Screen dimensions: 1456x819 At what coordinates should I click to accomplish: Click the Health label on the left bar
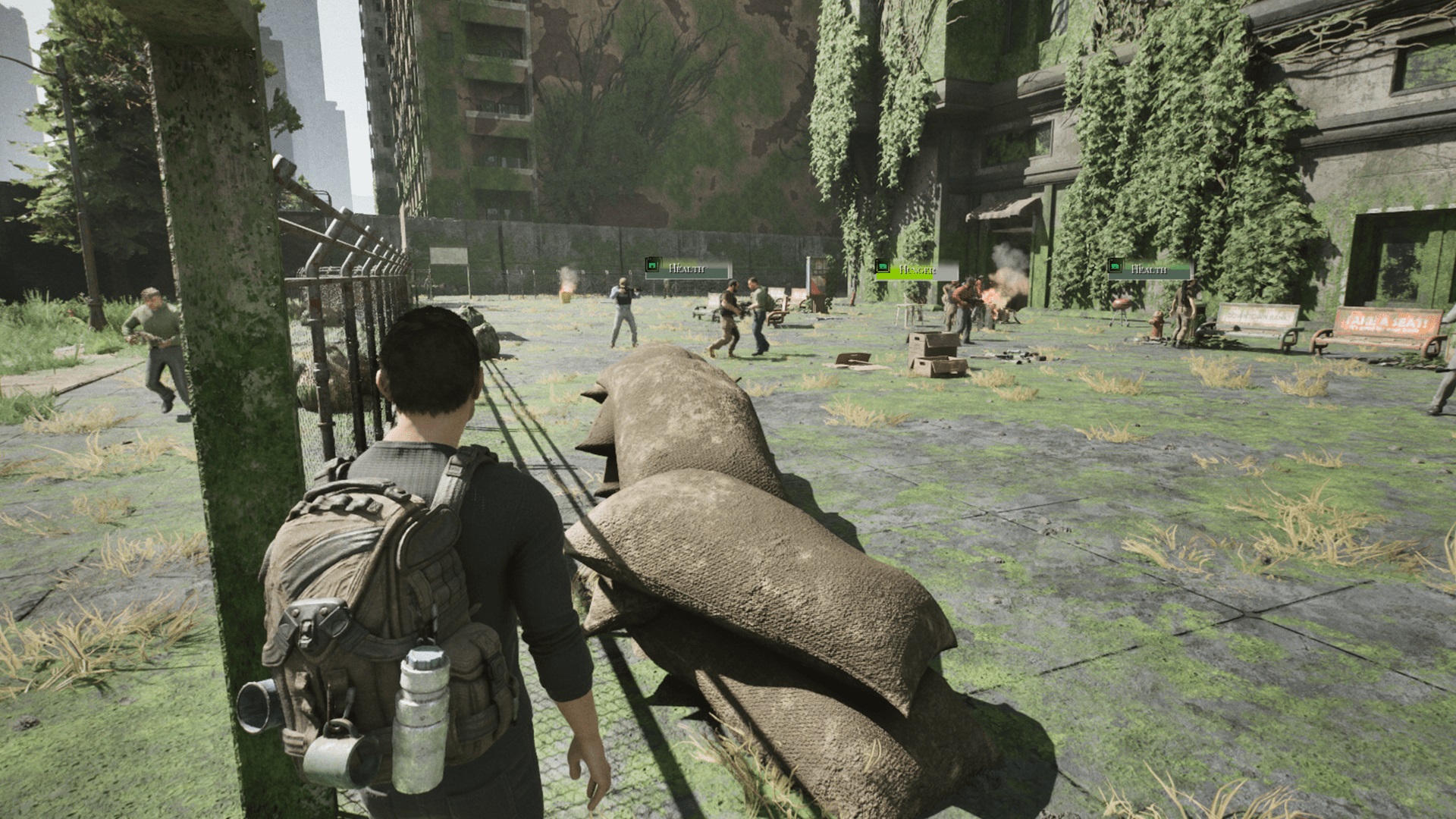(x=688, y=267)
